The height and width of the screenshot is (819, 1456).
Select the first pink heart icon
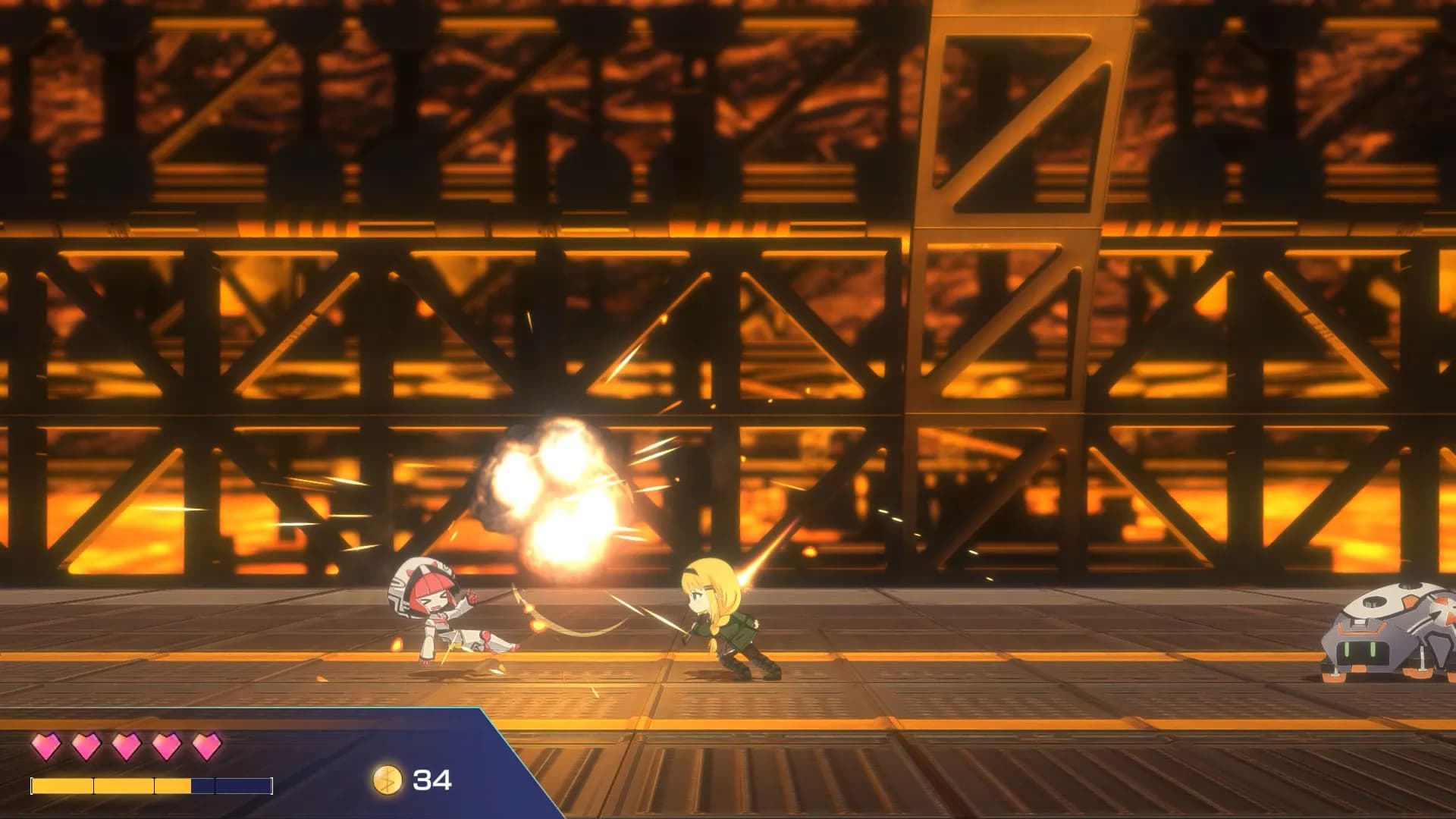click(47, 747)
